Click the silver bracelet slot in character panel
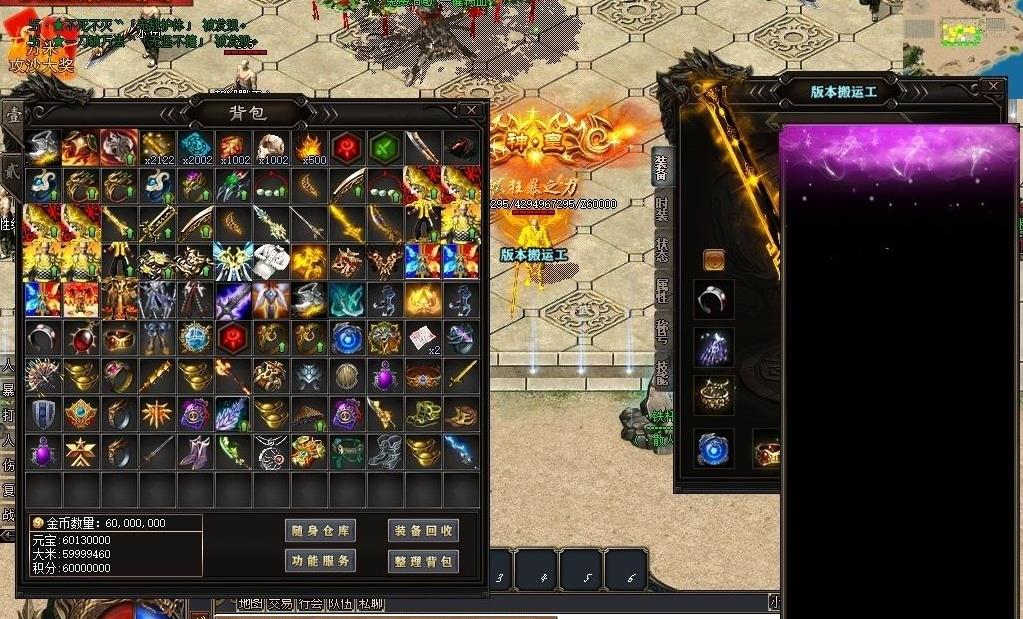This screenshot has height=619, width=1023. (x=714, y=299)
